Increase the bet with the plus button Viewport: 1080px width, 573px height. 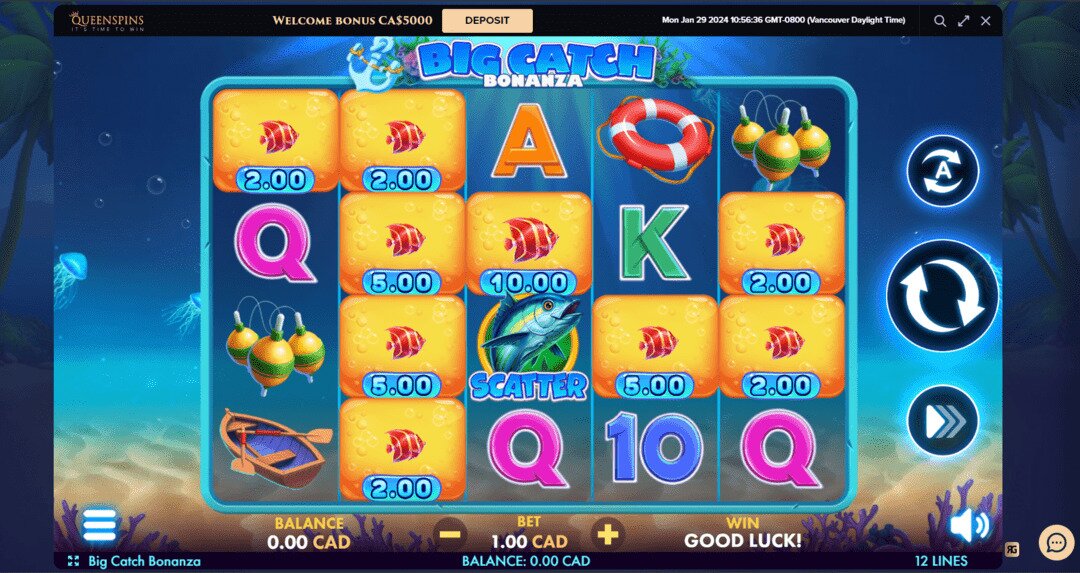[x=607, y=534]
